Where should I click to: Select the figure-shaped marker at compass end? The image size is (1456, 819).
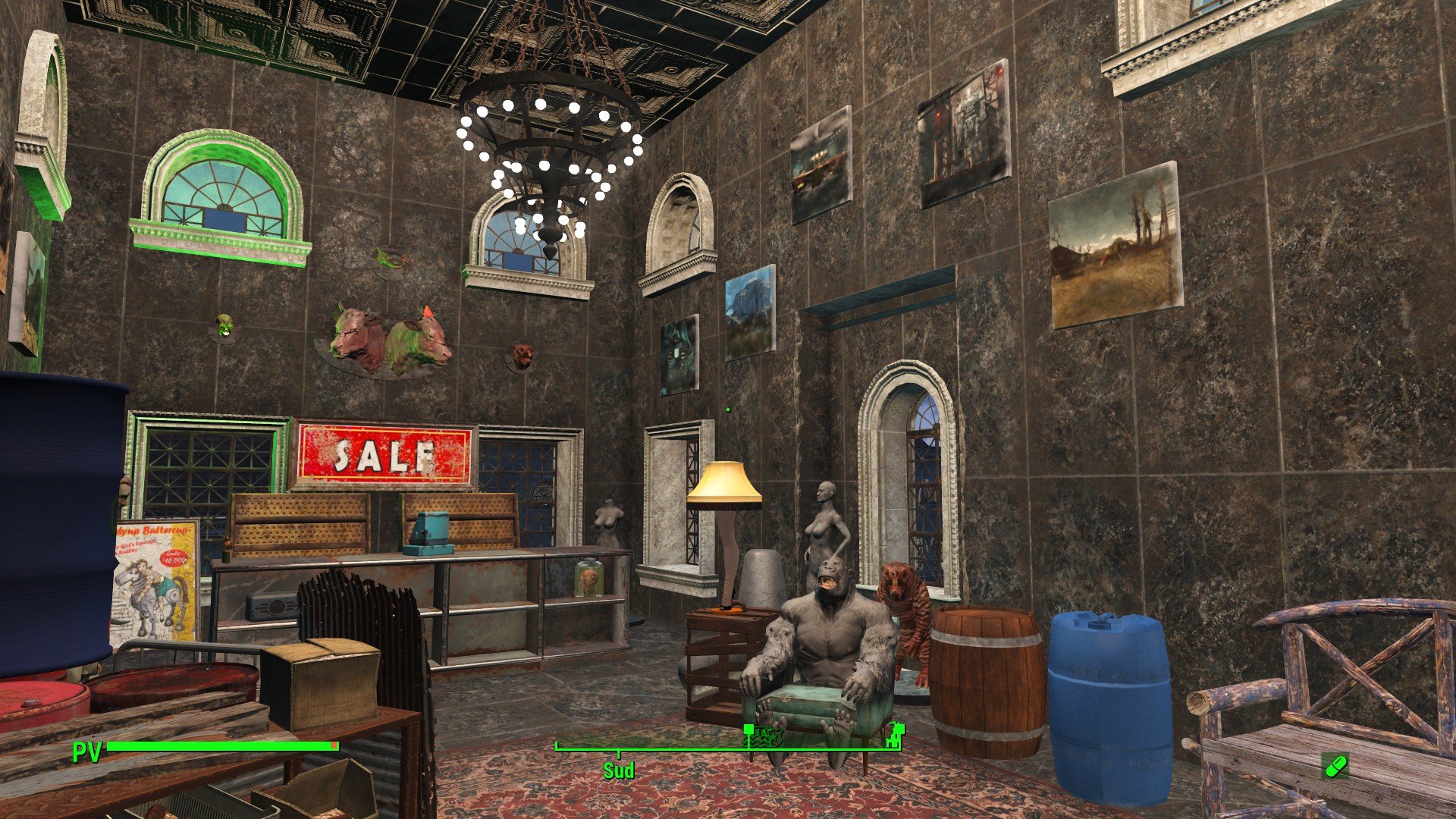coord(897,732)
